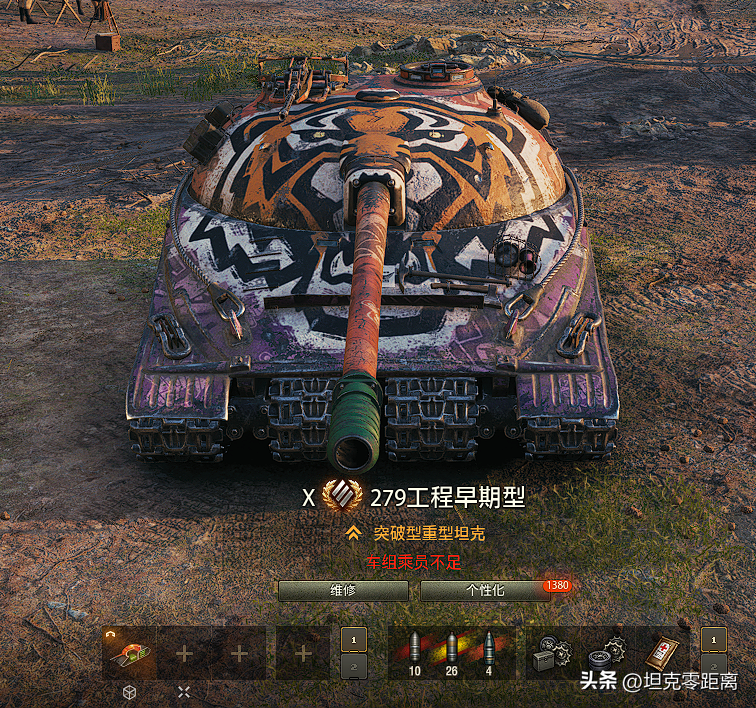Click the cube icon below equipment slot
The image size is (756, 708).
click(x=129, y=691)
